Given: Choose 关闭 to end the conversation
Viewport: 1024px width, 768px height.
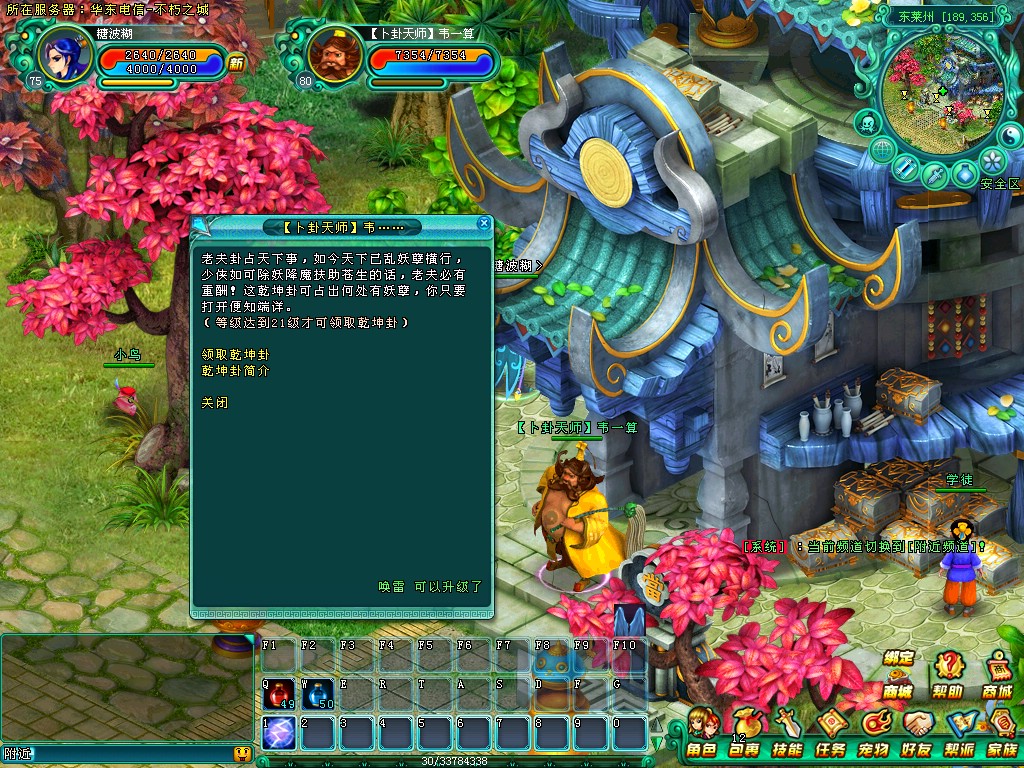Looking at the screenshot, I should coord(214,401).
